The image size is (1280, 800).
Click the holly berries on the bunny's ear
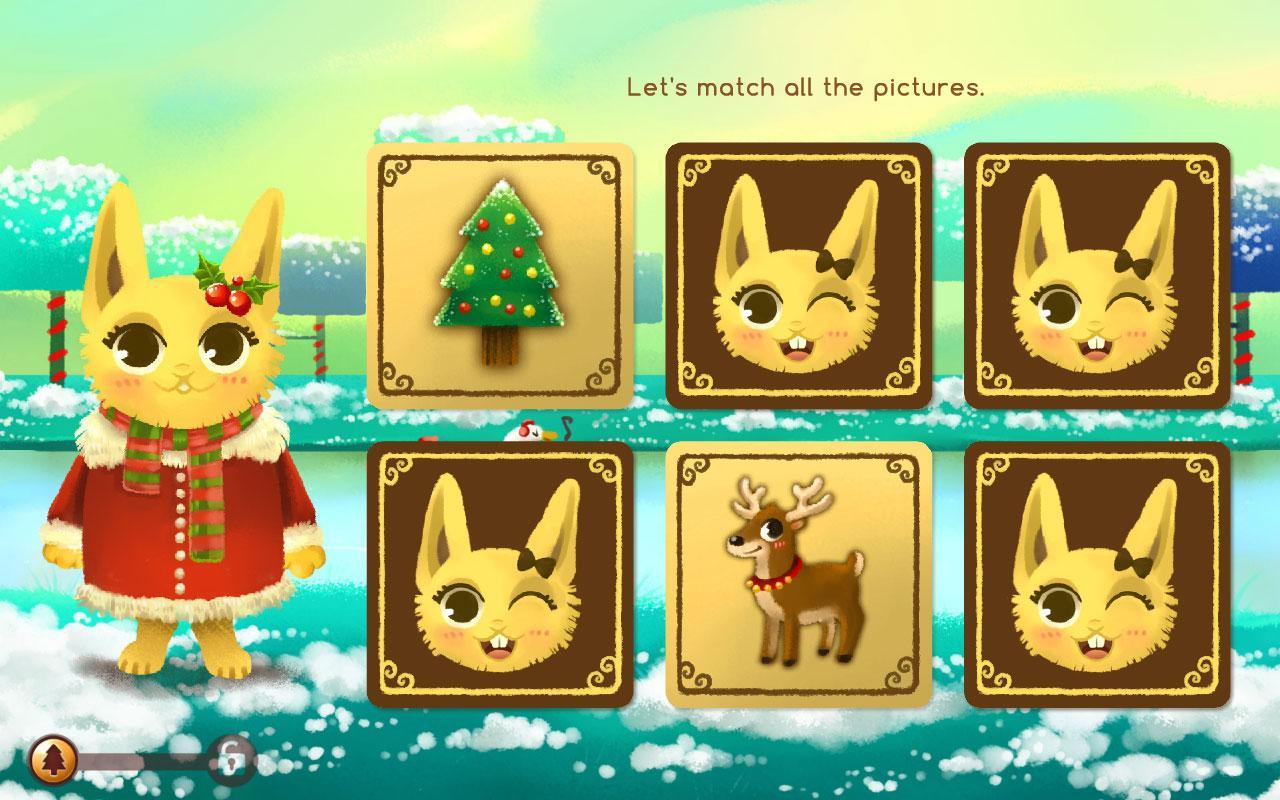[228, 293]
